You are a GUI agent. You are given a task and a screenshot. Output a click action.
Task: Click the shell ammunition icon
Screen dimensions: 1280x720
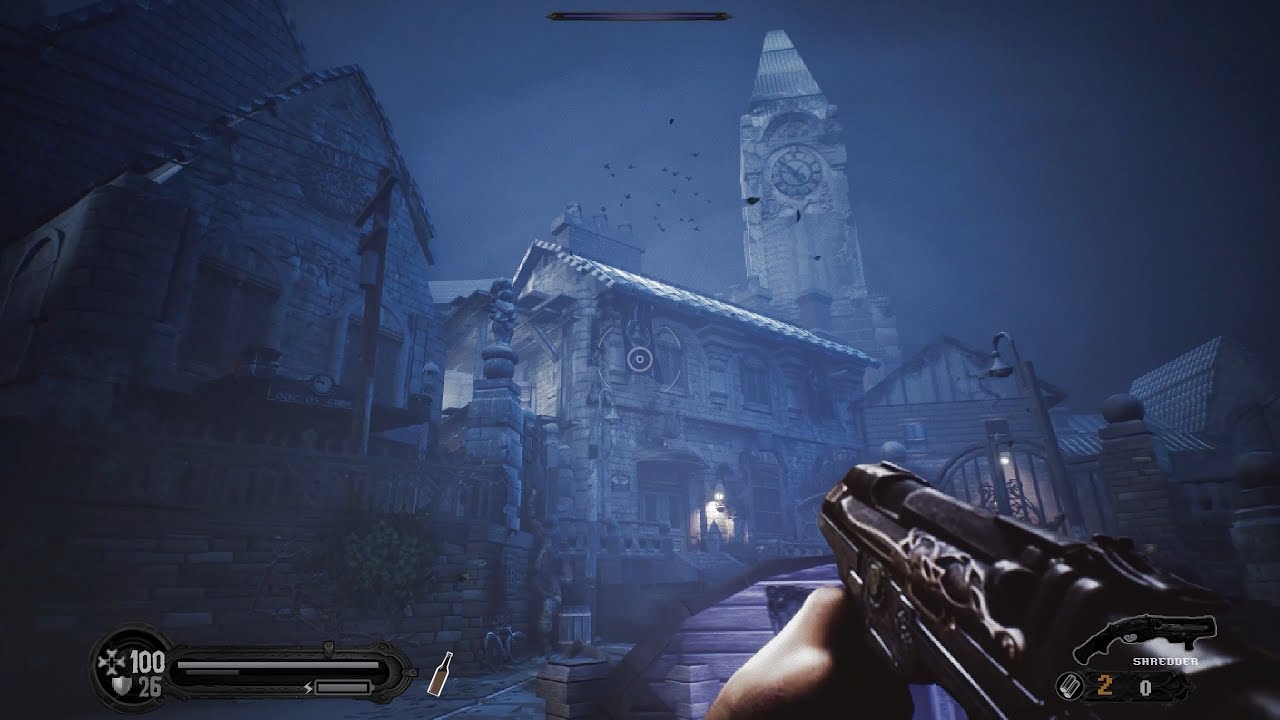(x=1068, y=687)
